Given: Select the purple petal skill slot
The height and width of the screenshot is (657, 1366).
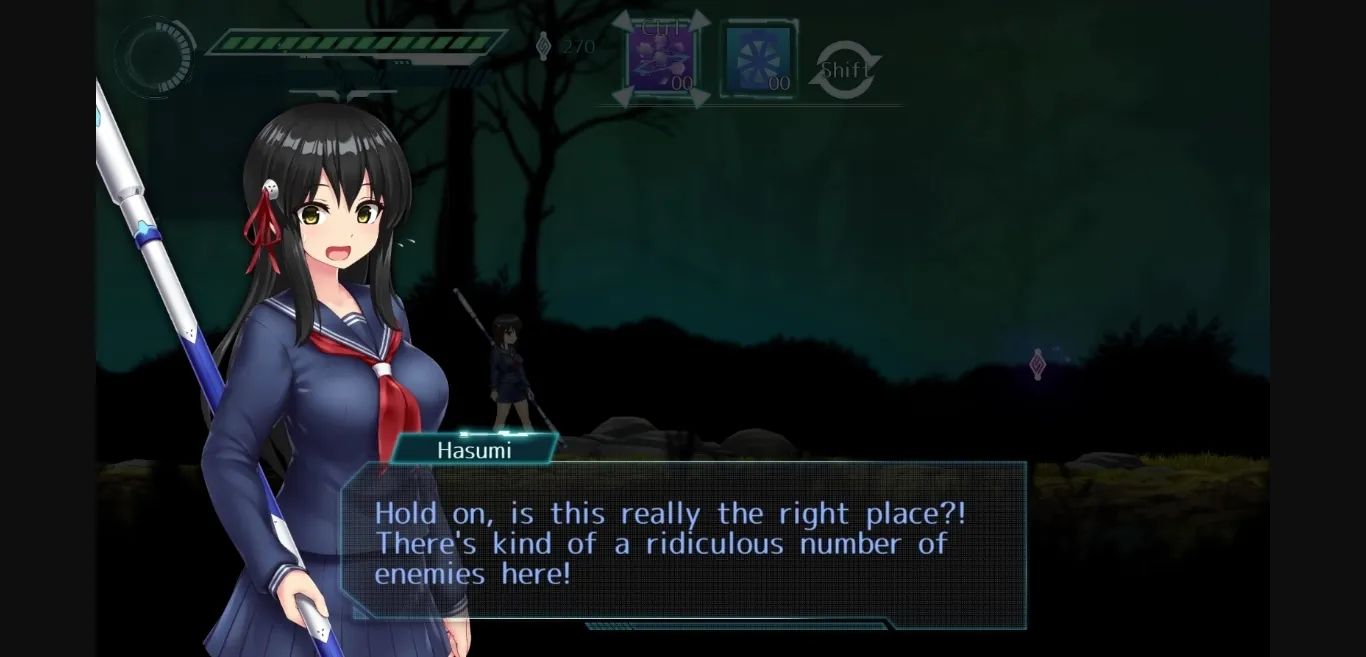Looking at the screenshot, I should (661, 60).
